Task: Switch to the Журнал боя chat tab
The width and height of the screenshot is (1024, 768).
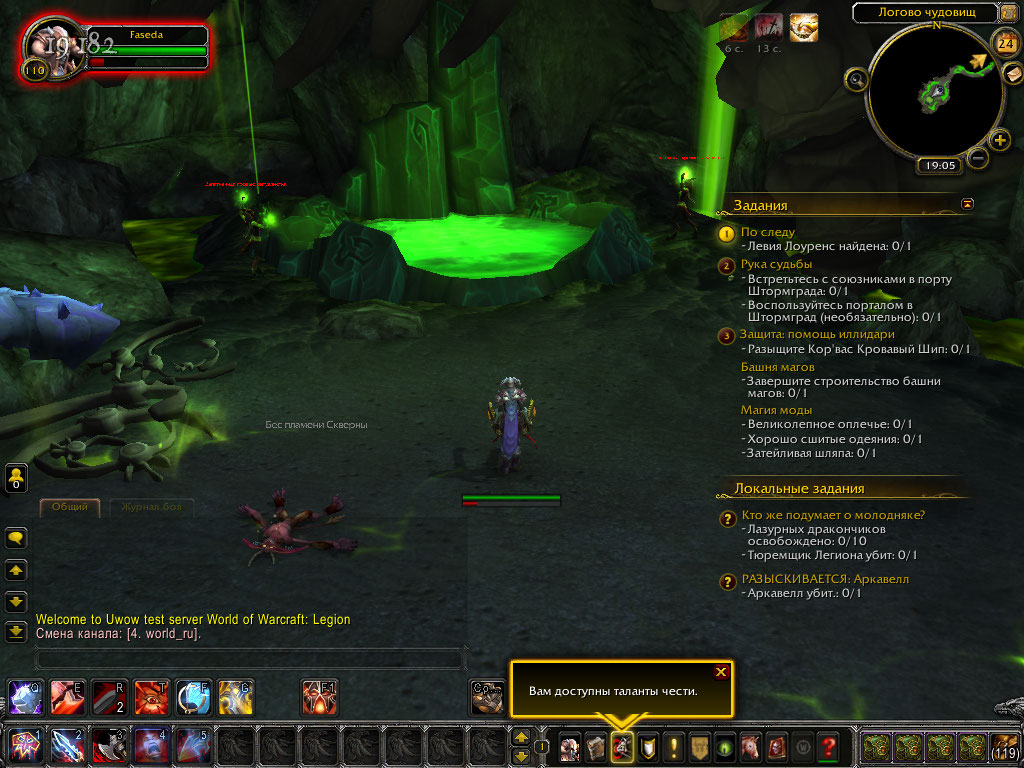Action: pyautogui.click(x=150, y=507)
